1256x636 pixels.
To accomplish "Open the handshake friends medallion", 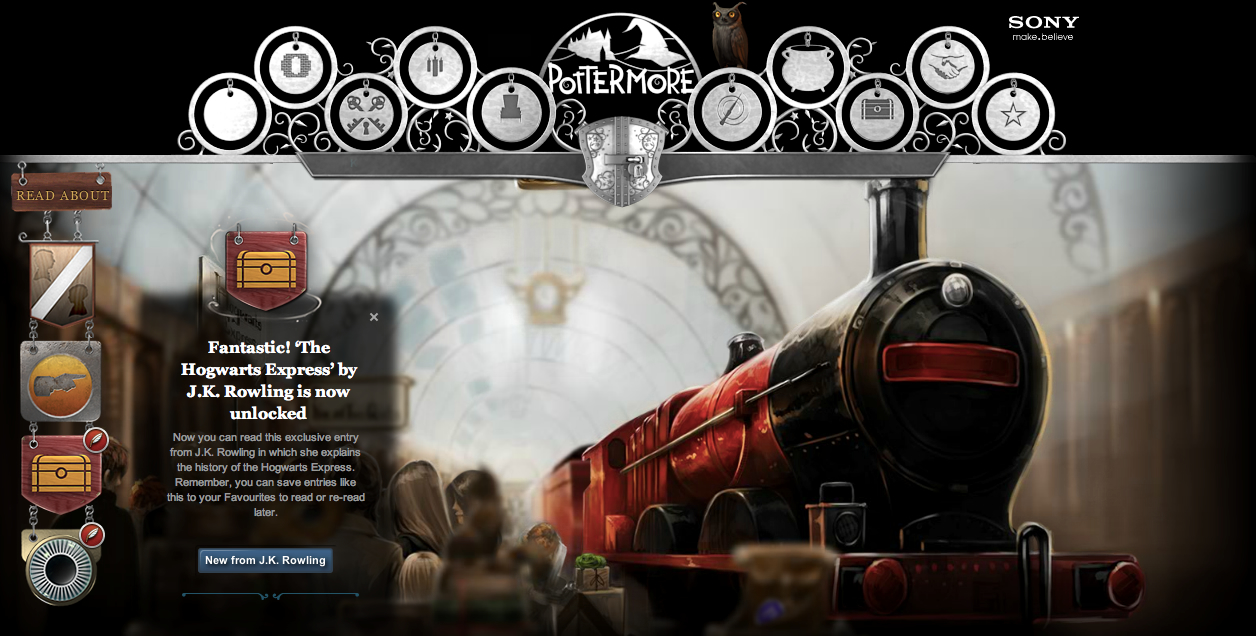I will [947, 67].
